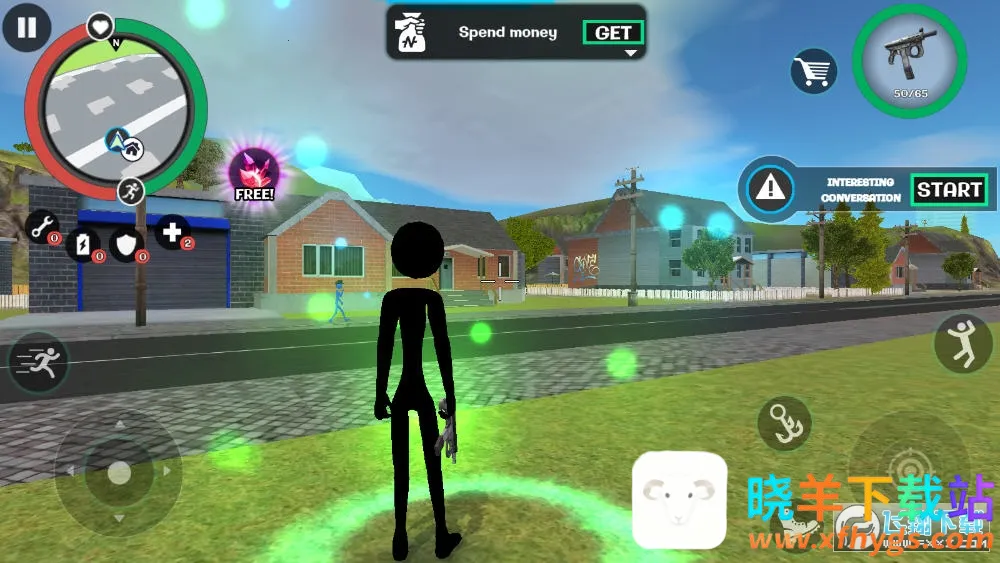Screen dimensions: 1000x563
Task: Tap the running man icon under minimap
Action: [x=130, y=190]
